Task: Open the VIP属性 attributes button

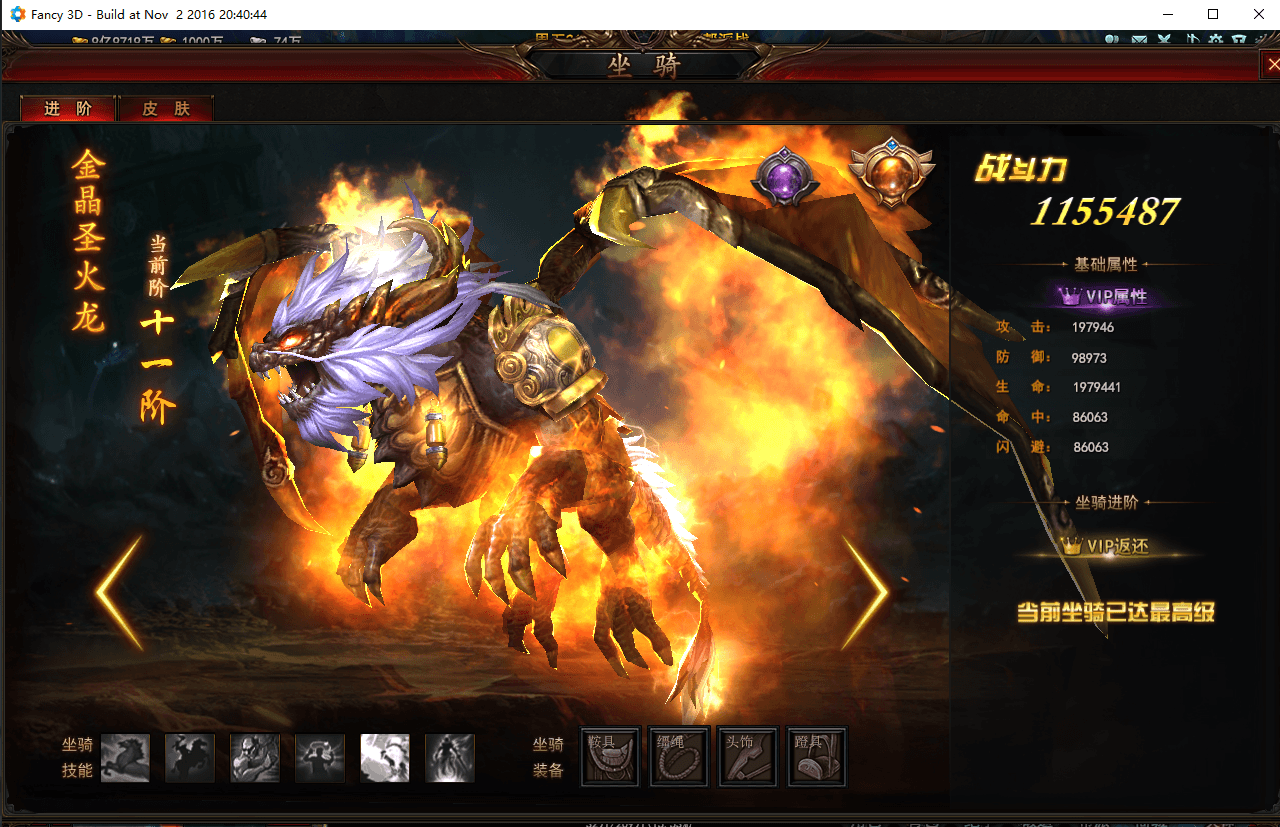Action: [1104, 296]
